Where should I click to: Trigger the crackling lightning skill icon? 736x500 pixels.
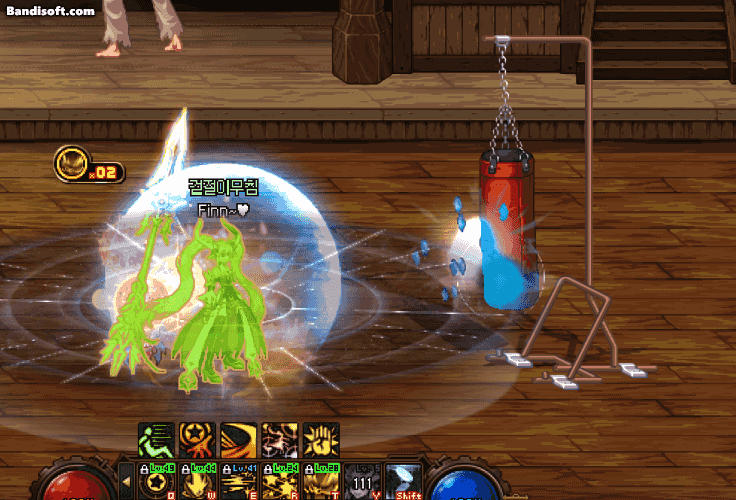click(x=279, y=439)
